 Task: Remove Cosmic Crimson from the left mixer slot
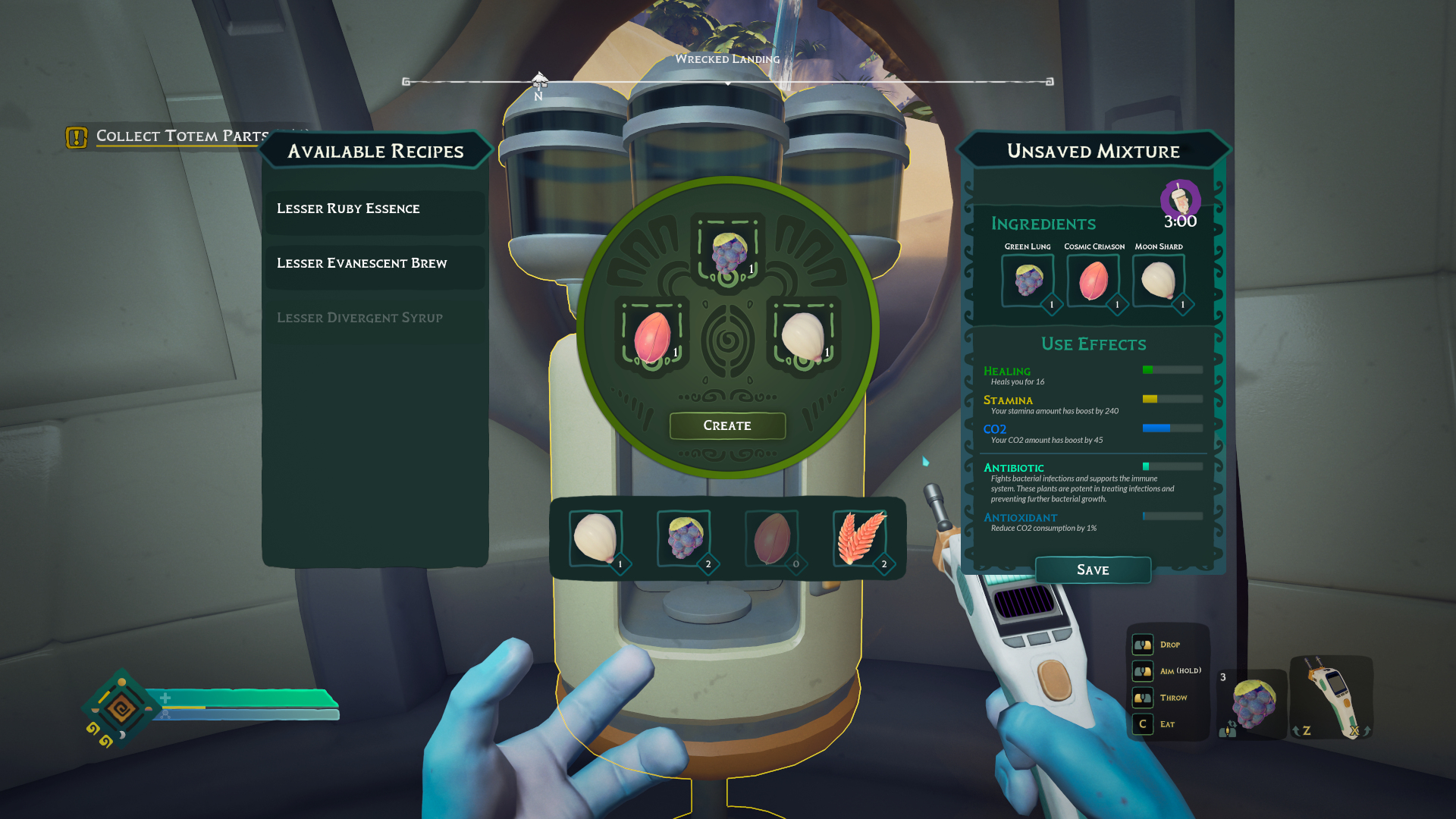(x=652, y=337)
